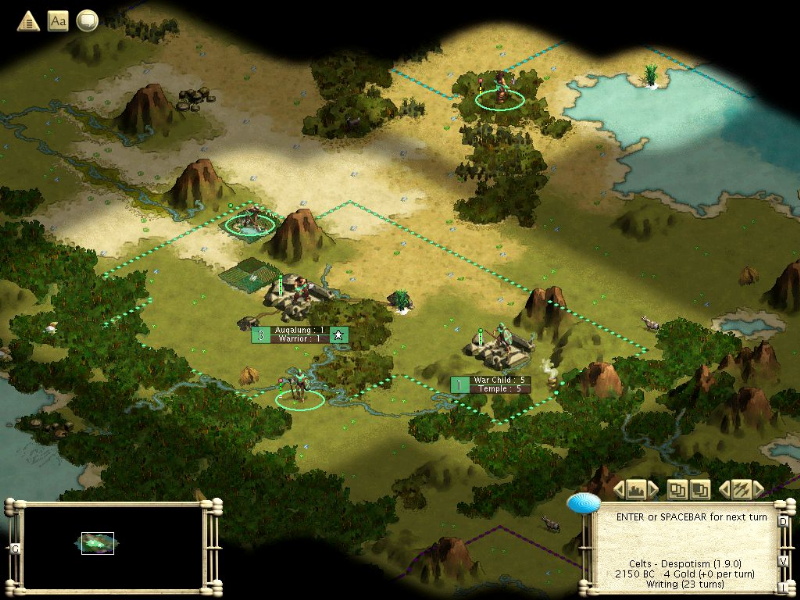This screenshot has height=600, width=800.
Task: Open the Civilopedia "Aa" button
Action: click(x=57, y=20)
